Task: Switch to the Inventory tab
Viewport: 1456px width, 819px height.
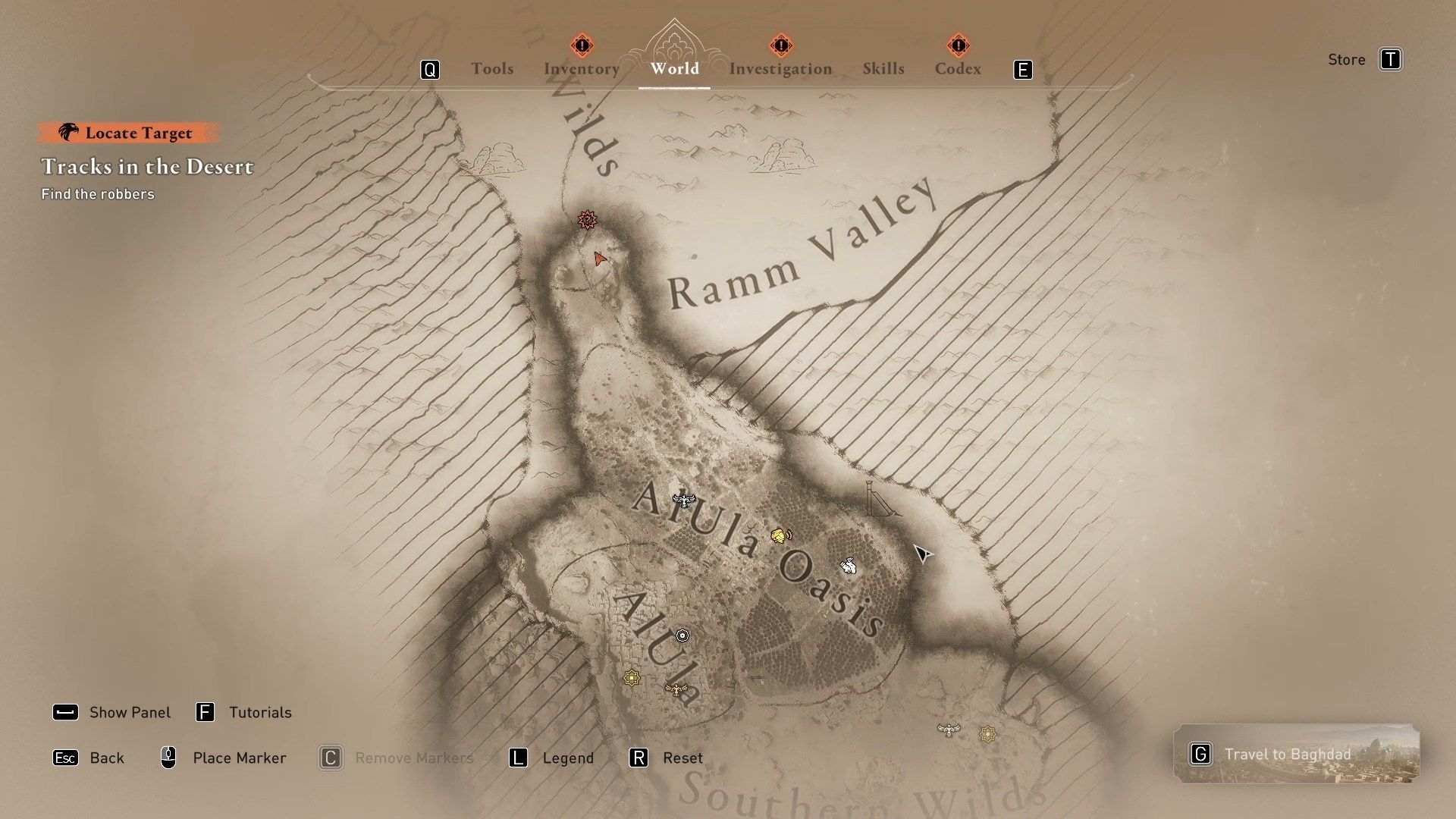Action: 581,68
